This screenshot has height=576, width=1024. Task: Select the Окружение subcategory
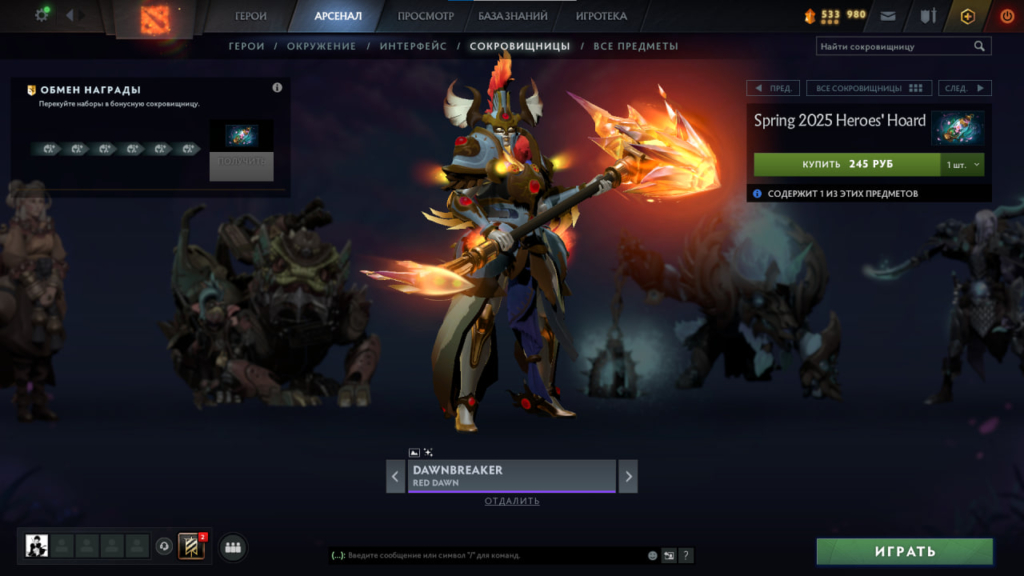(x=321, y=46)
